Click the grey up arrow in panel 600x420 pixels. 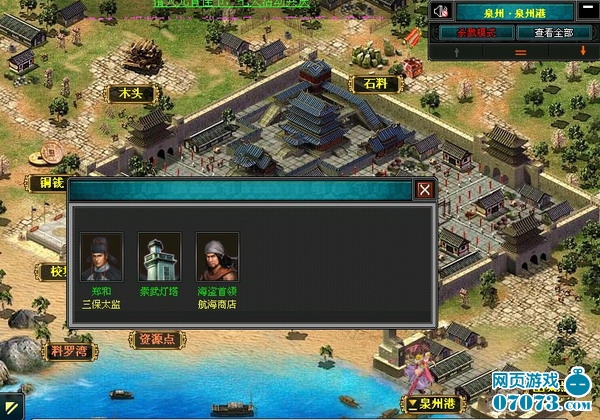pyautogui.click(x=457, y=50)
